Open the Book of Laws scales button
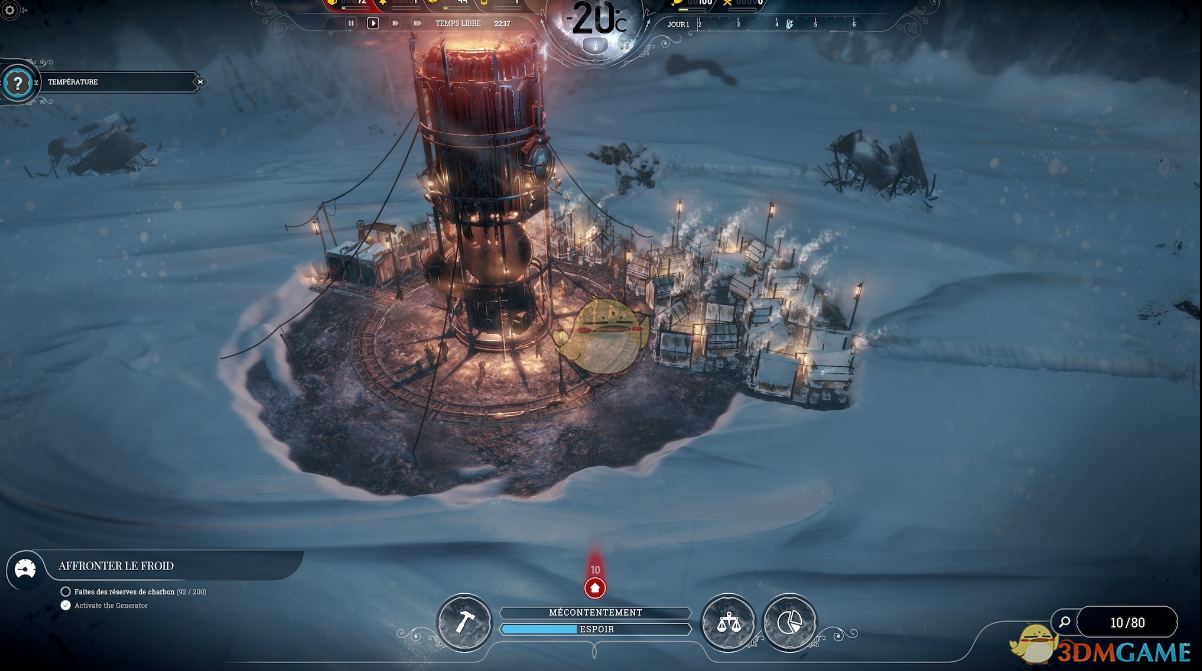This screenshot has height=671, width=1202. pyautogui.click(x=729, y=621)
